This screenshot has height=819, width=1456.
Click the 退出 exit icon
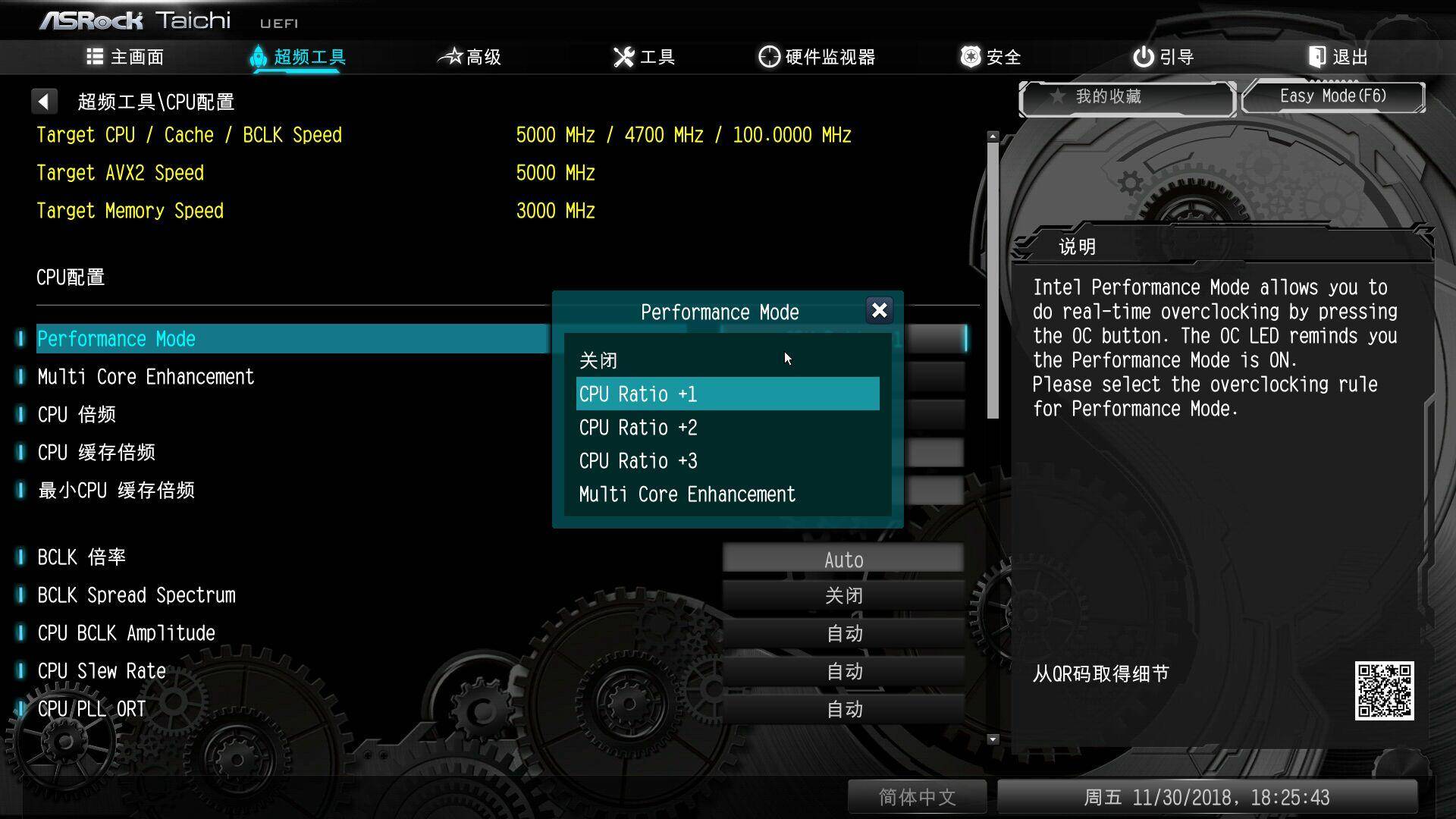(1316, 56)
